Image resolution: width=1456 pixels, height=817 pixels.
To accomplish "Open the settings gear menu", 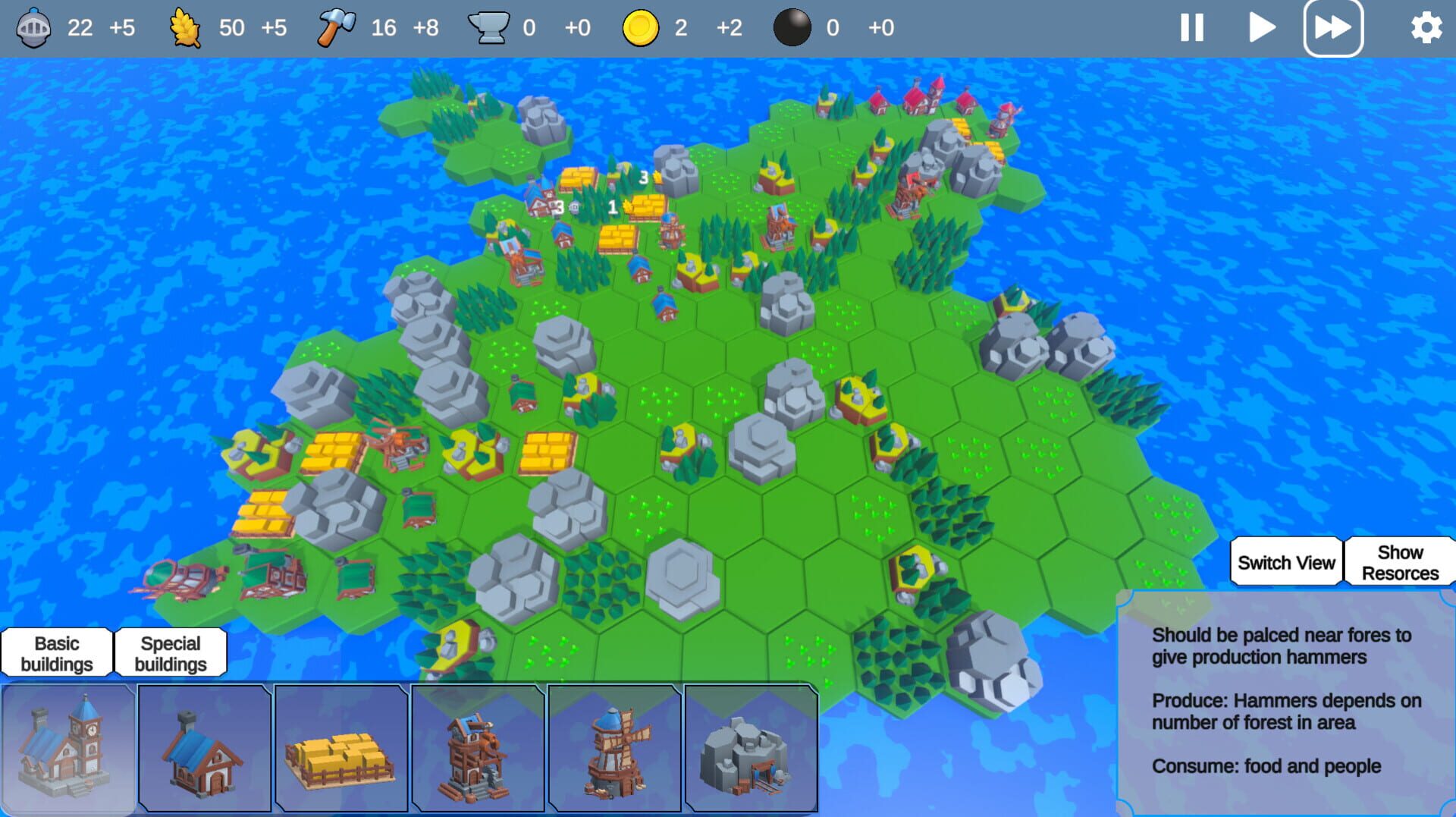I will [1428, 28].
